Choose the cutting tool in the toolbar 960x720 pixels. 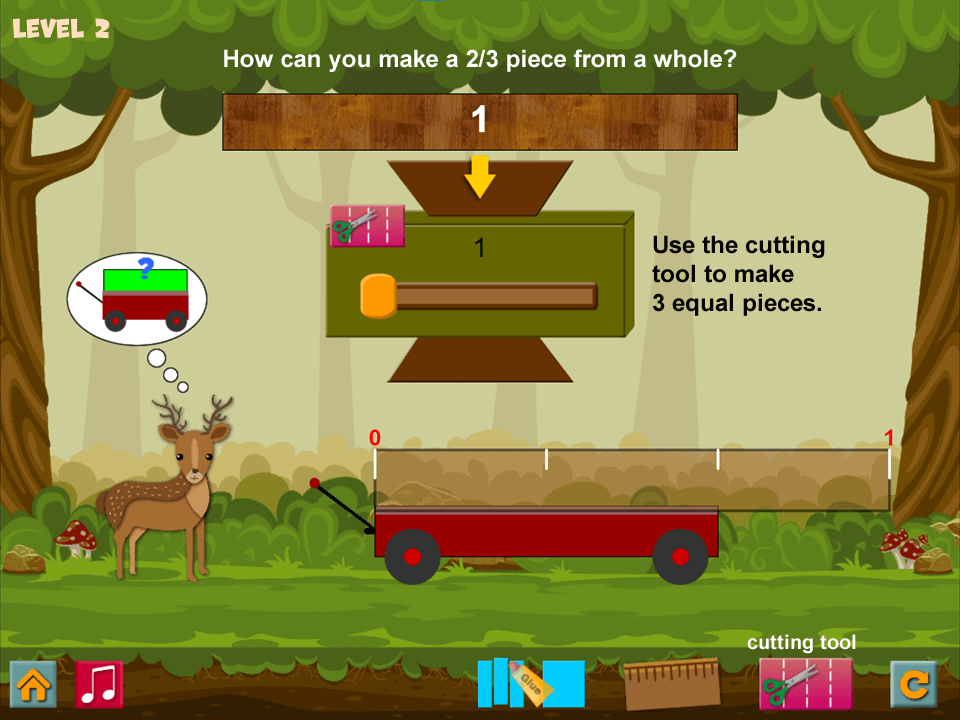pyautogui.click(x=805, y=683)
